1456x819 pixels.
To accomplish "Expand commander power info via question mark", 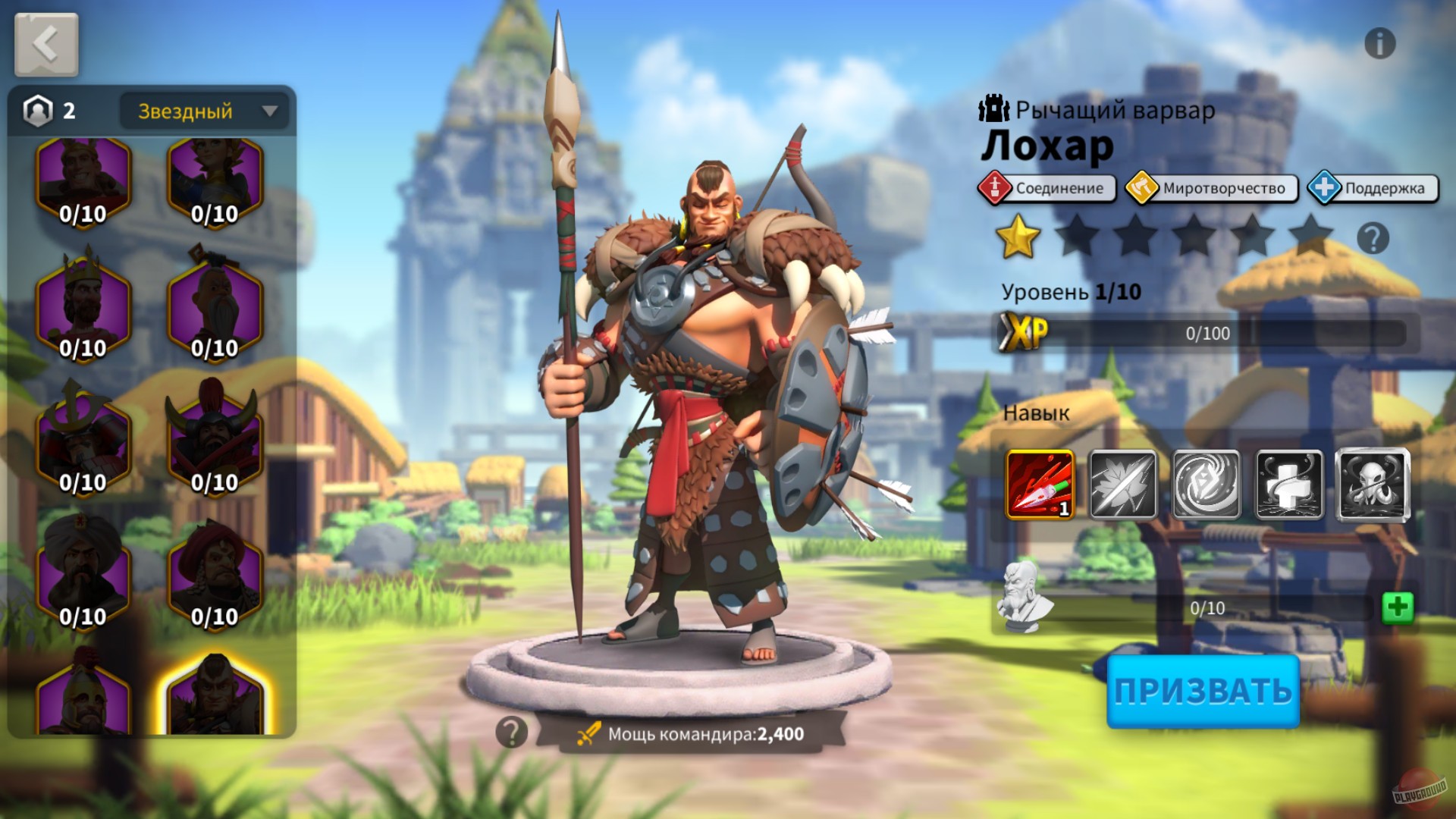I will 512,733.
